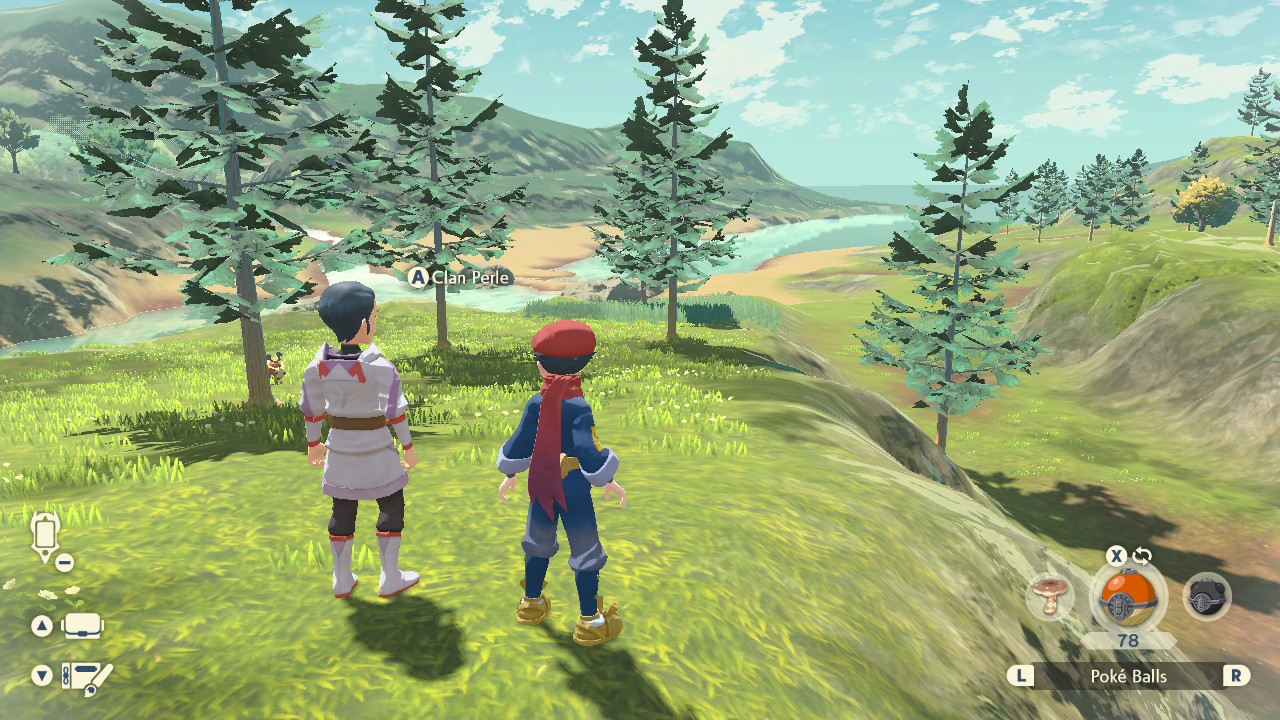Open the satchel bag icon

[83, 626]
